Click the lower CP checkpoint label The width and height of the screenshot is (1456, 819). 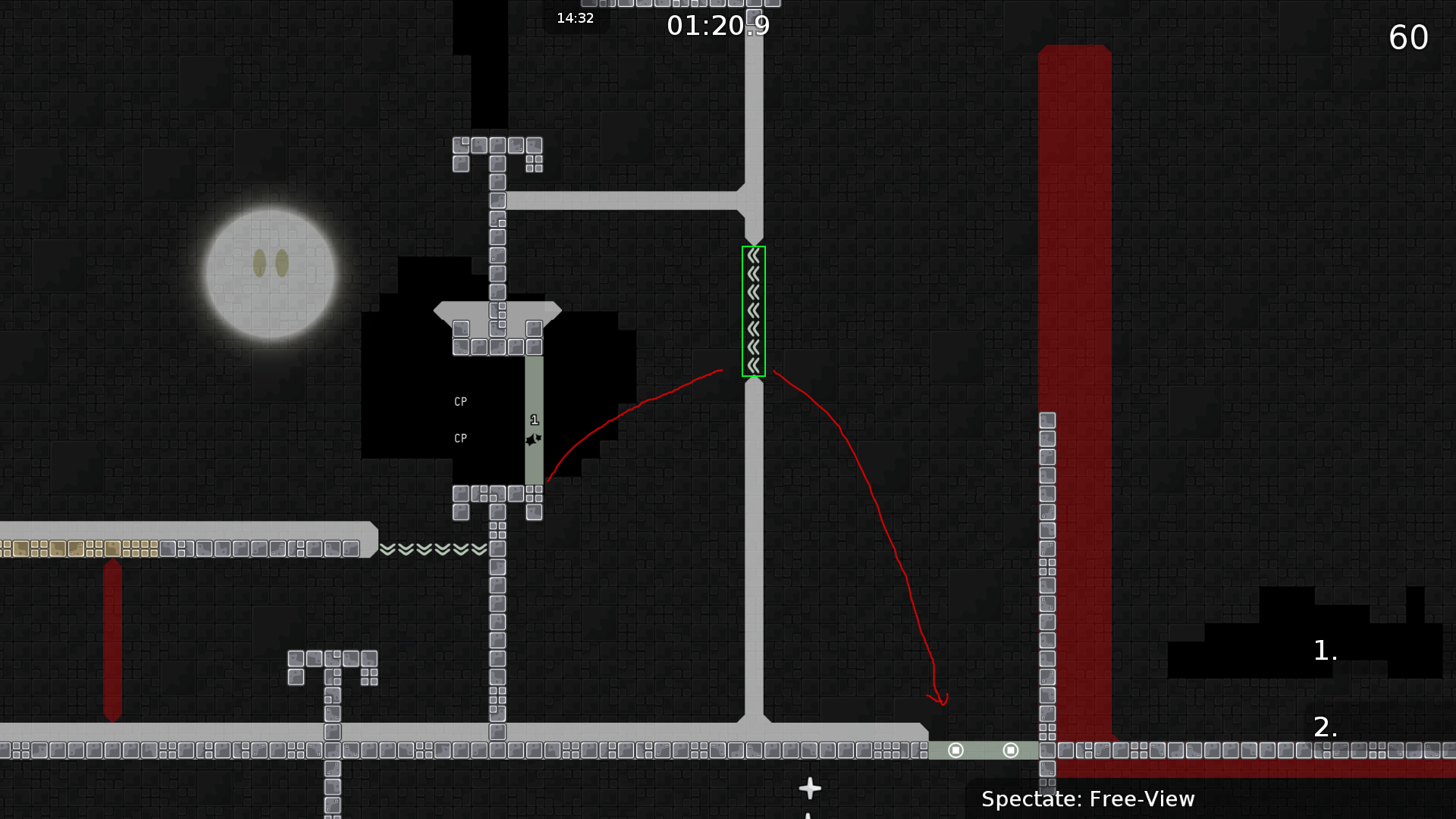(x=460, y=438)
